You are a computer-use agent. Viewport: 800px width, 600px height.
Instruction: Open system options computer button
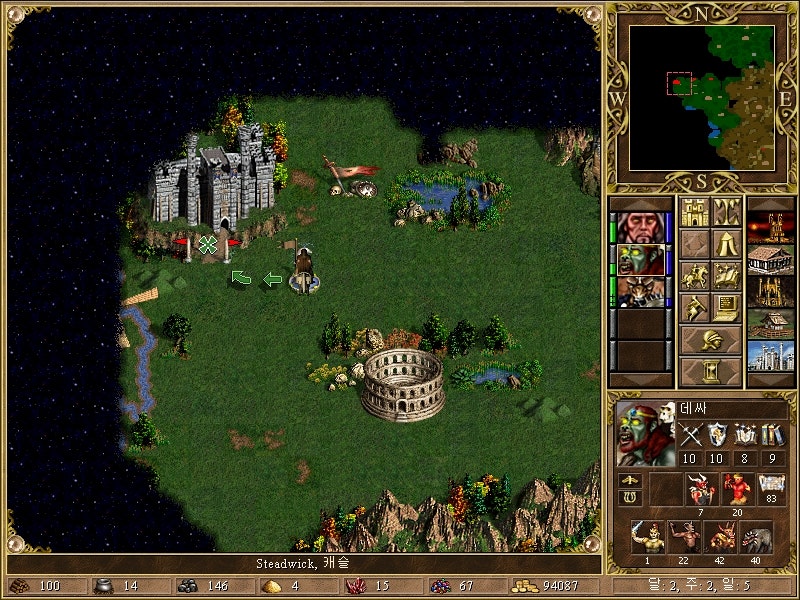726,307
